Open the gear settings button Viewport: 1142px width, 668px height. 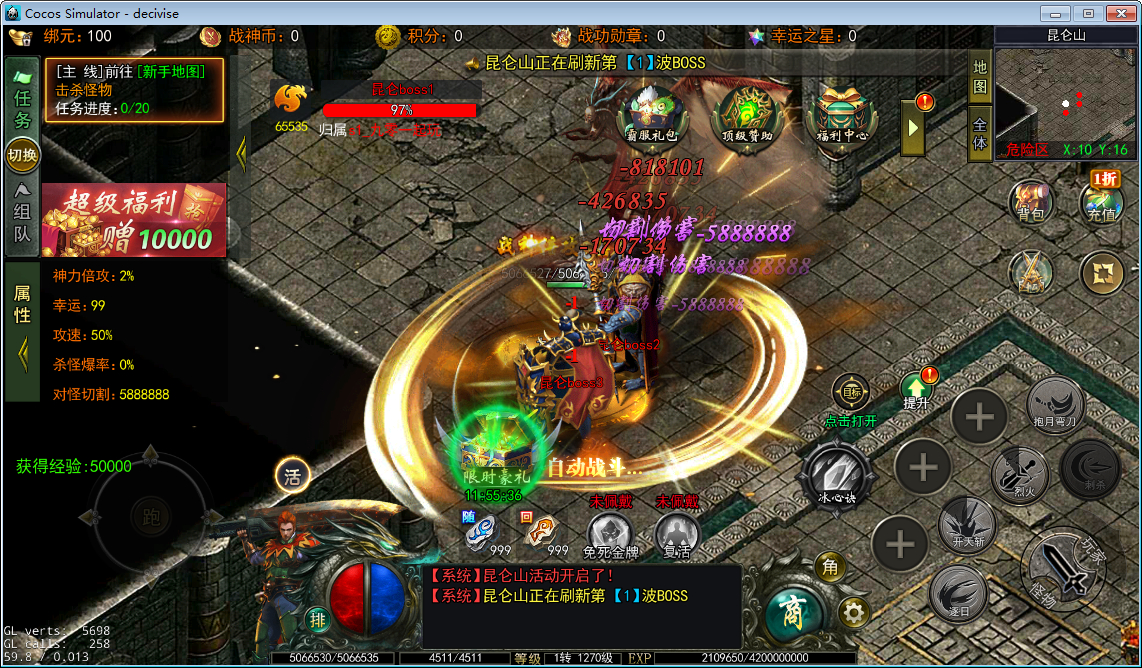[x=853, y=611]
